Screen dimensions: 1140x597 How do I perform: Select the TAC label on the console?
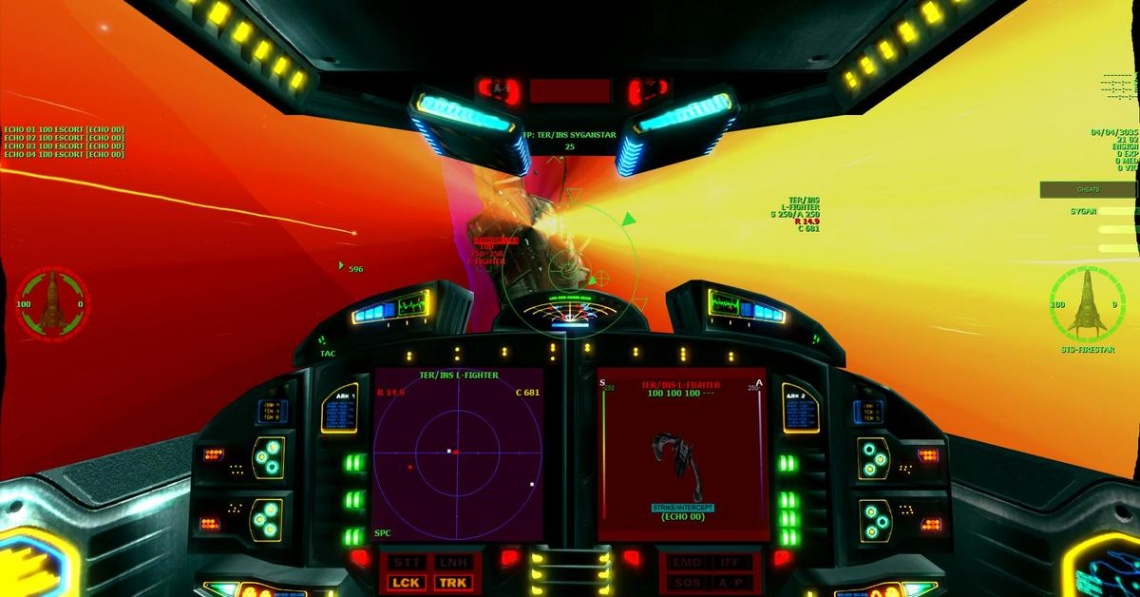pos(327,353)
